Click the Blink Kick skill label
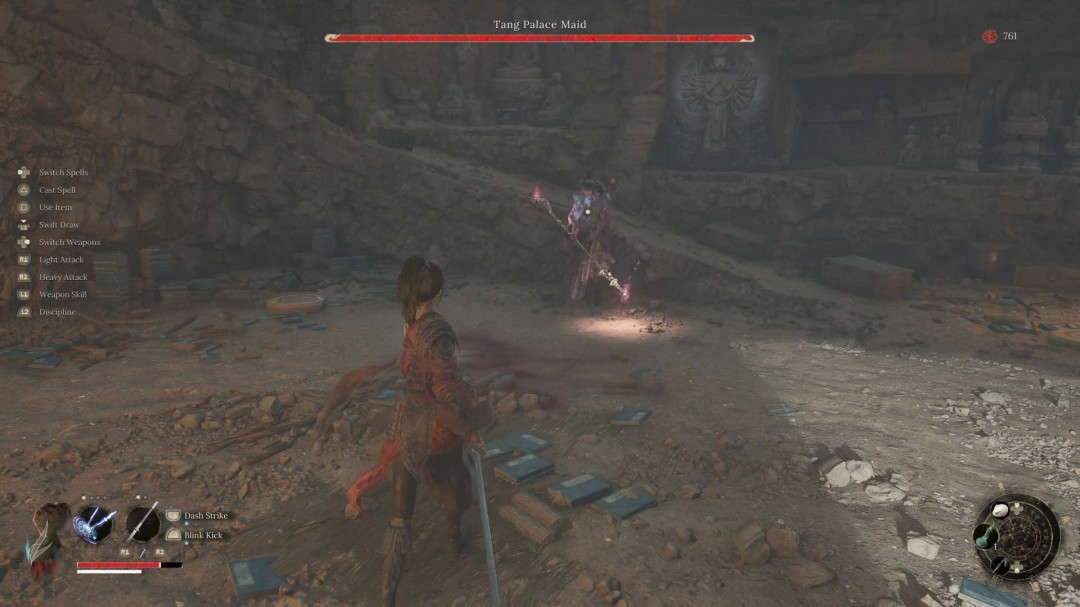1080x607 pixels. (202, 535)
